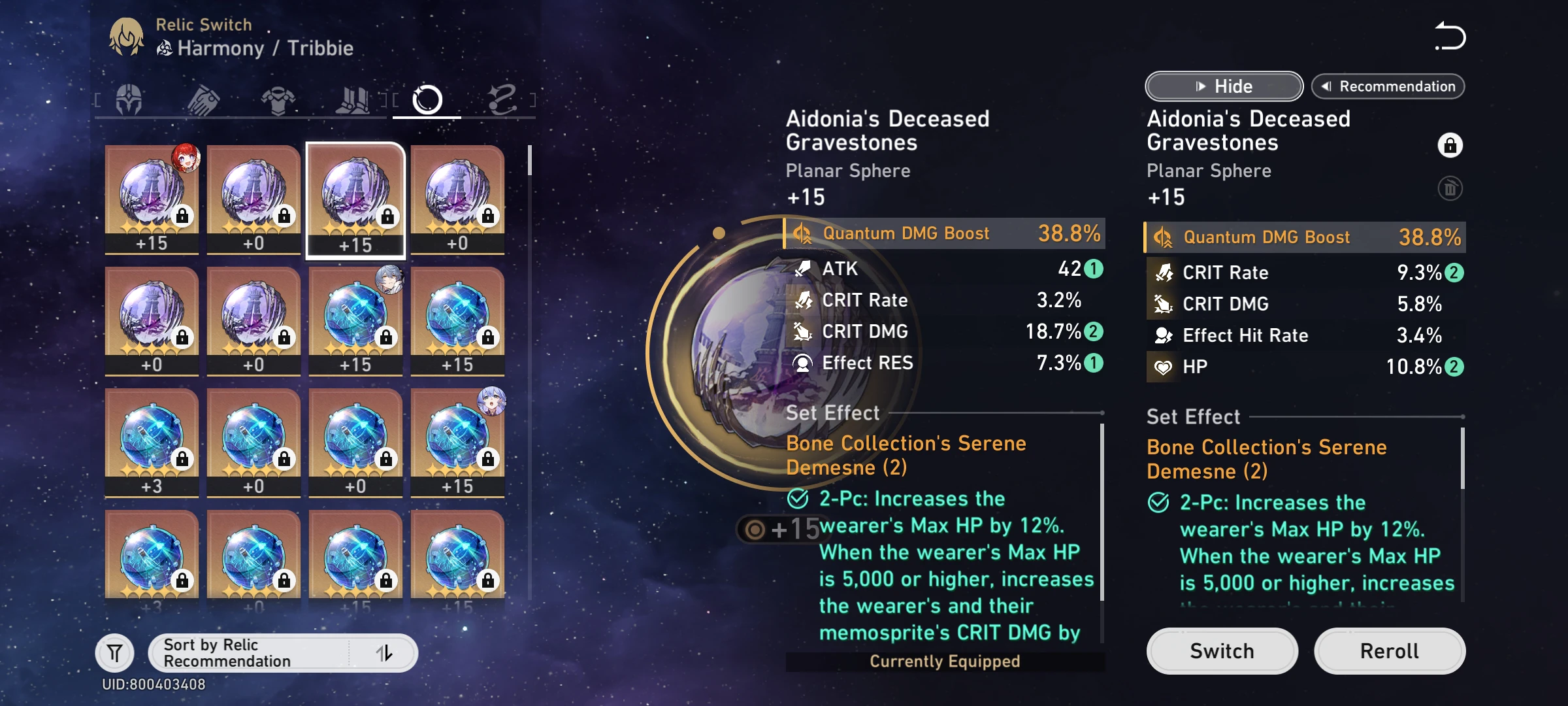This screenshot has width=1568, height=706.
Task: Select the +3 blue sphere relic thumbnail
Action: pyautogui.click(x=151, y=438)
